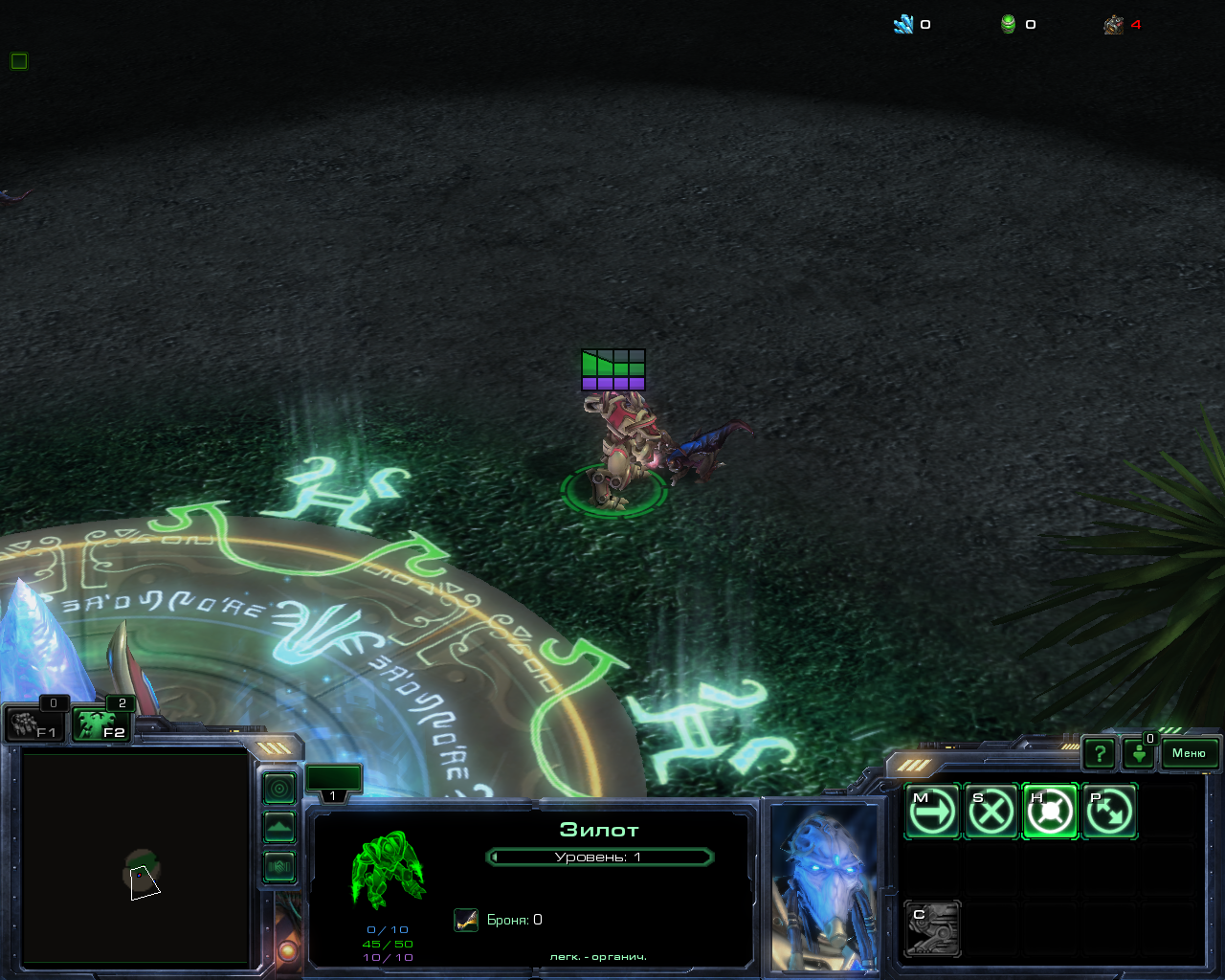Activate the Hold Position command icon
This screenshot has width=1225, height=980.
(x=1050, y=812)
